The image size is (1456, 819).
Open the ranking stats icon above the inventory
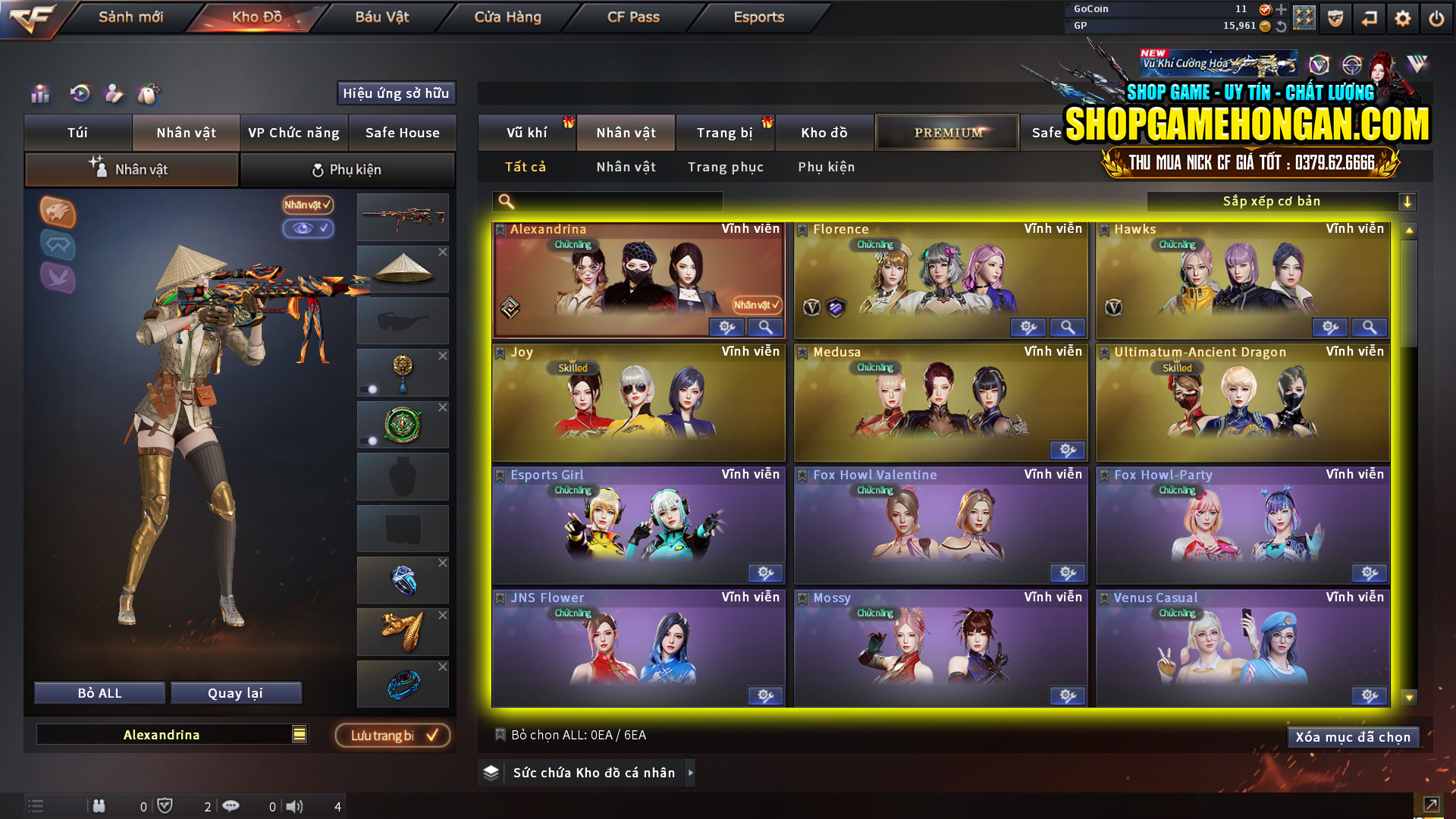[x=39, y=95]
